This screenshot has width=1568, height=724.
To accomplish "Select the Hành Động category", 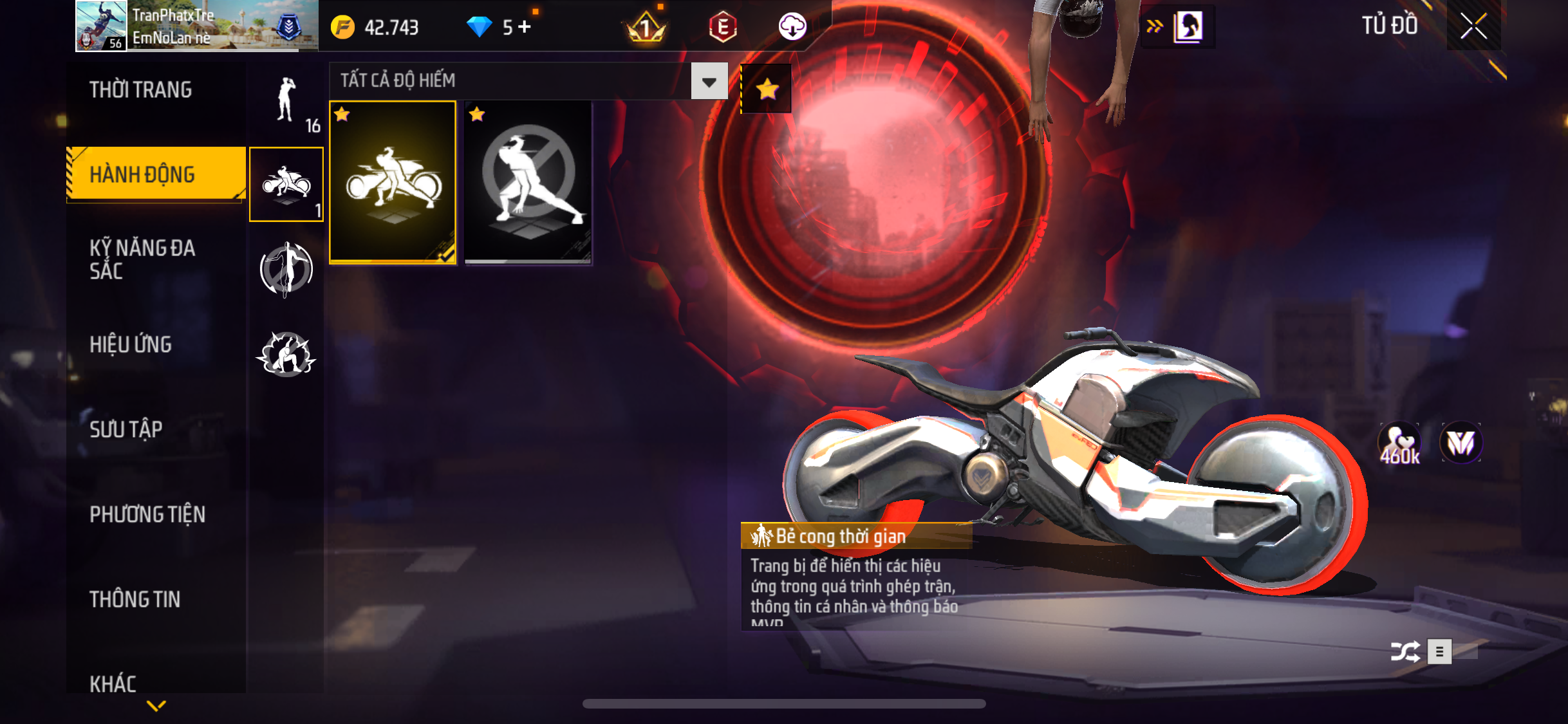I will (x=142, y=174).
